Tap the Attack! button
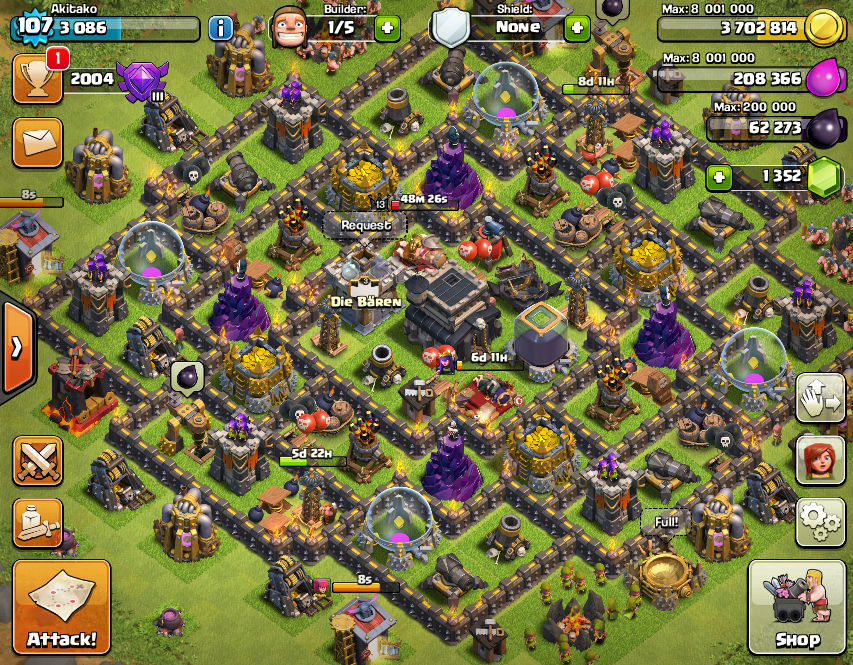This screenshot has height=665, width=853. [x=61, y=608]
